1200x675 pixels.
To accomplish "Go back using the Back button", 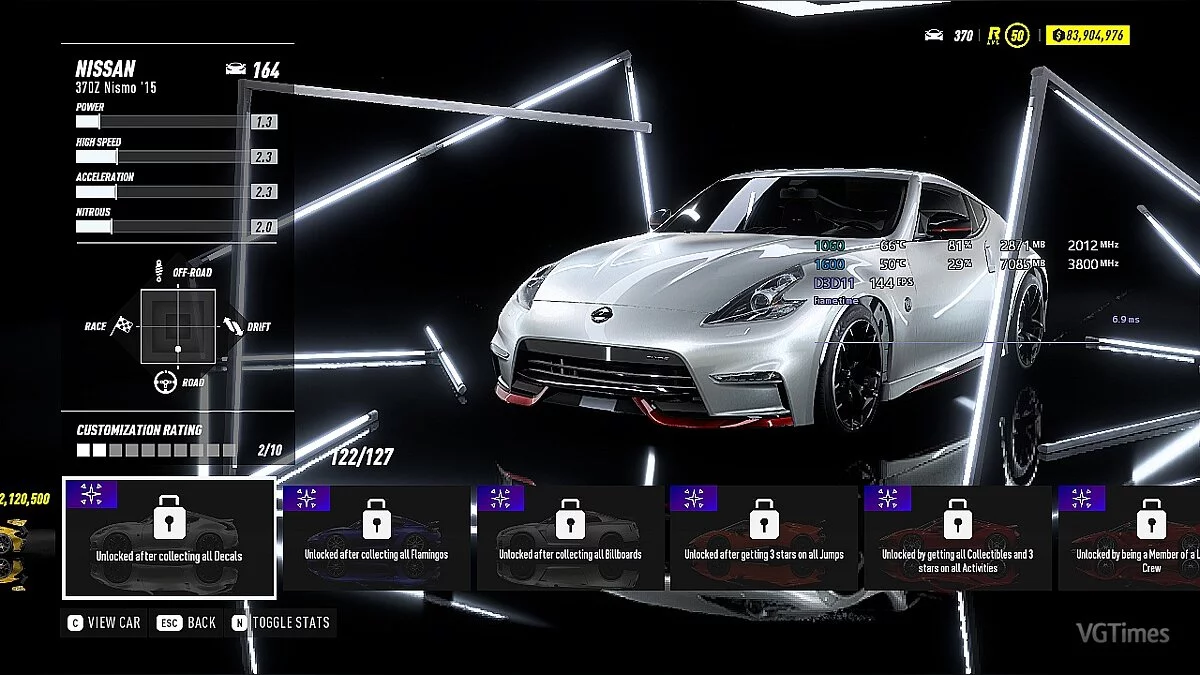I will pos(187,622).
